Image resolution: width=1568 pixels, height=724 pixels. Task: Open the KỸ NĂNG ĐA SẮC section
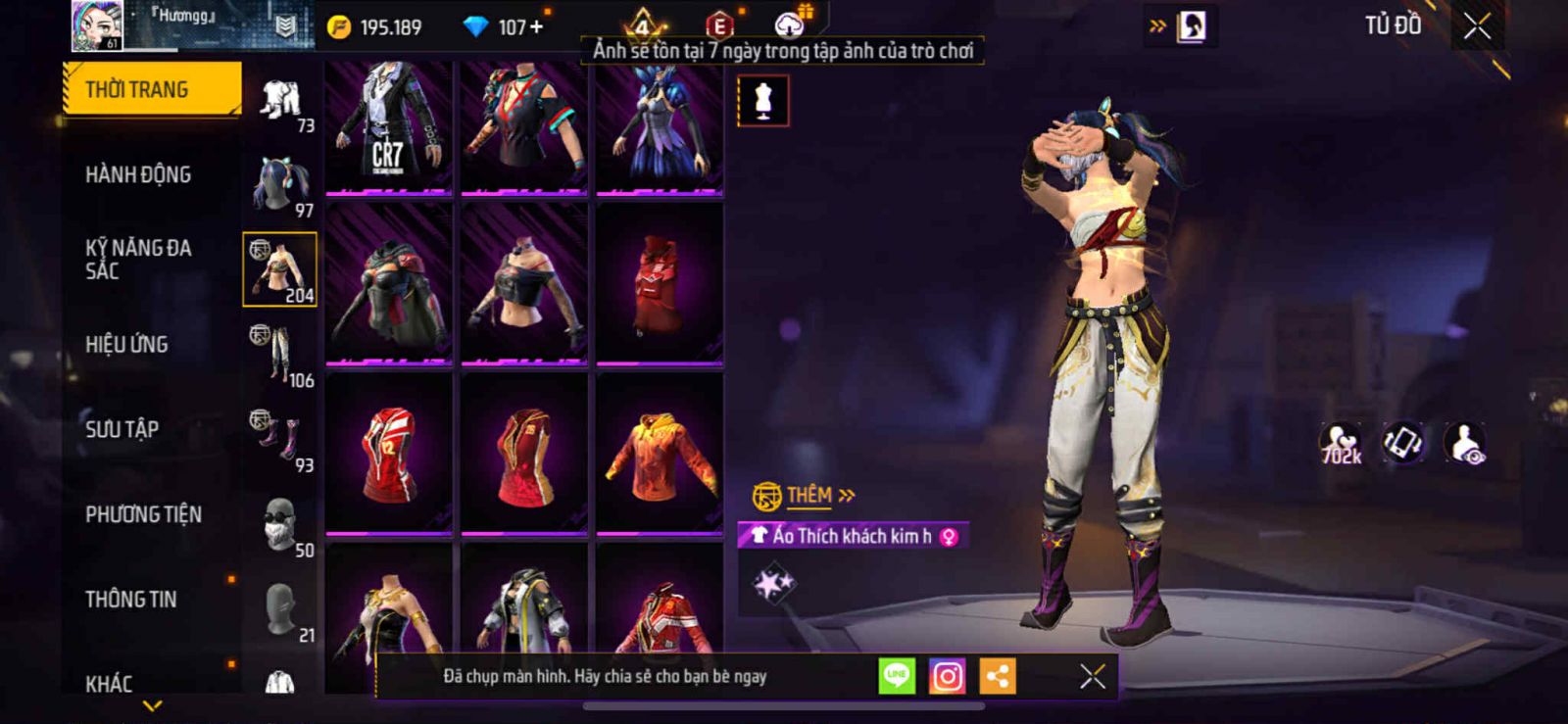(x=138, y=260)
